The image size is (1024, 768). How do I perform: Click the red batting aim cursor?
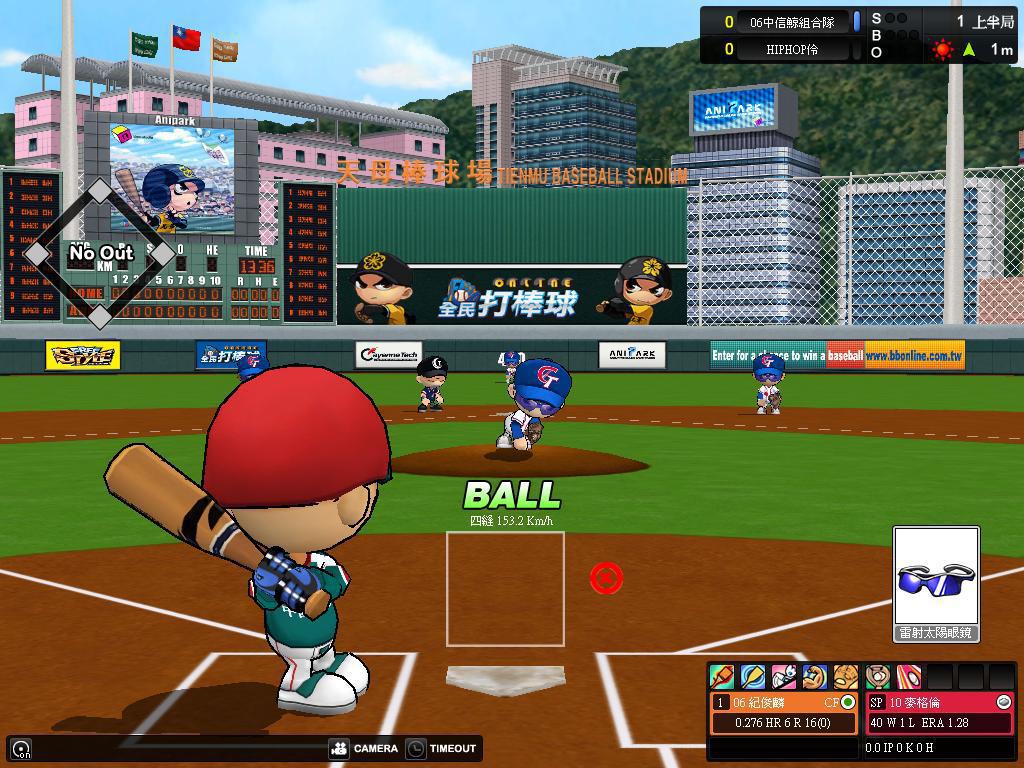click(606, 577)
